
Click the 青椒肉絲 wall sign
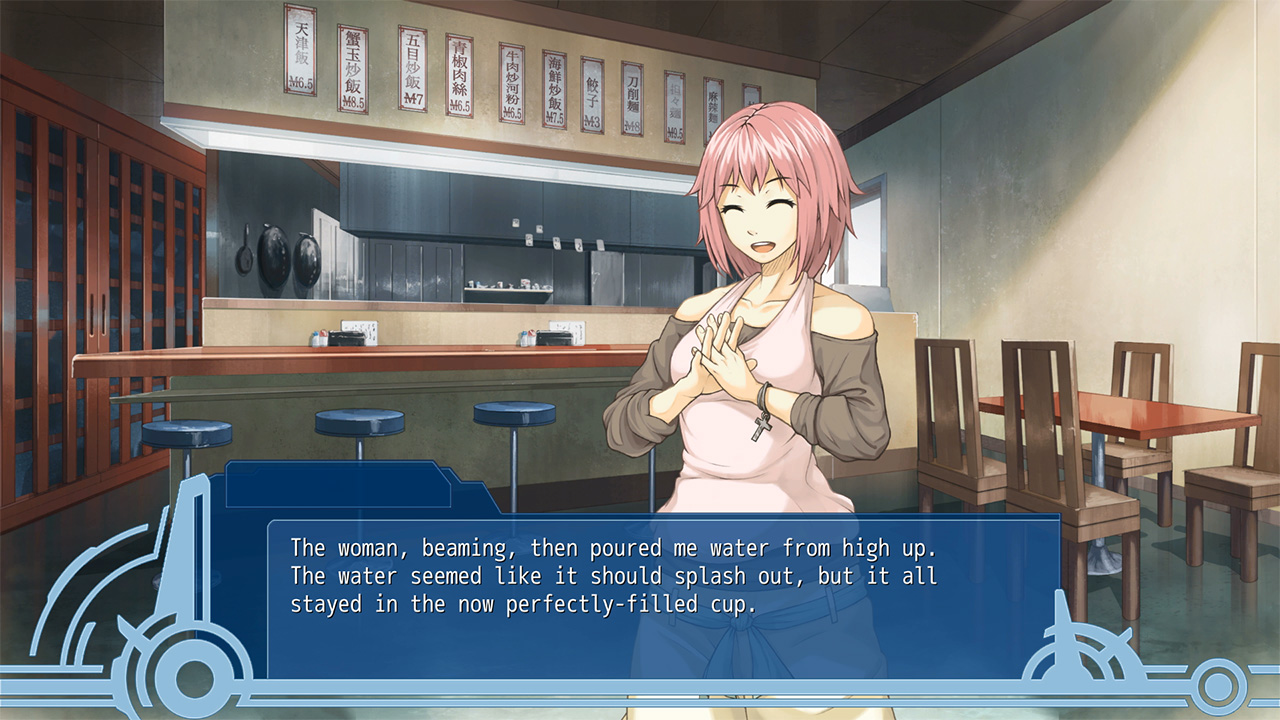click(x=459, y=75)
